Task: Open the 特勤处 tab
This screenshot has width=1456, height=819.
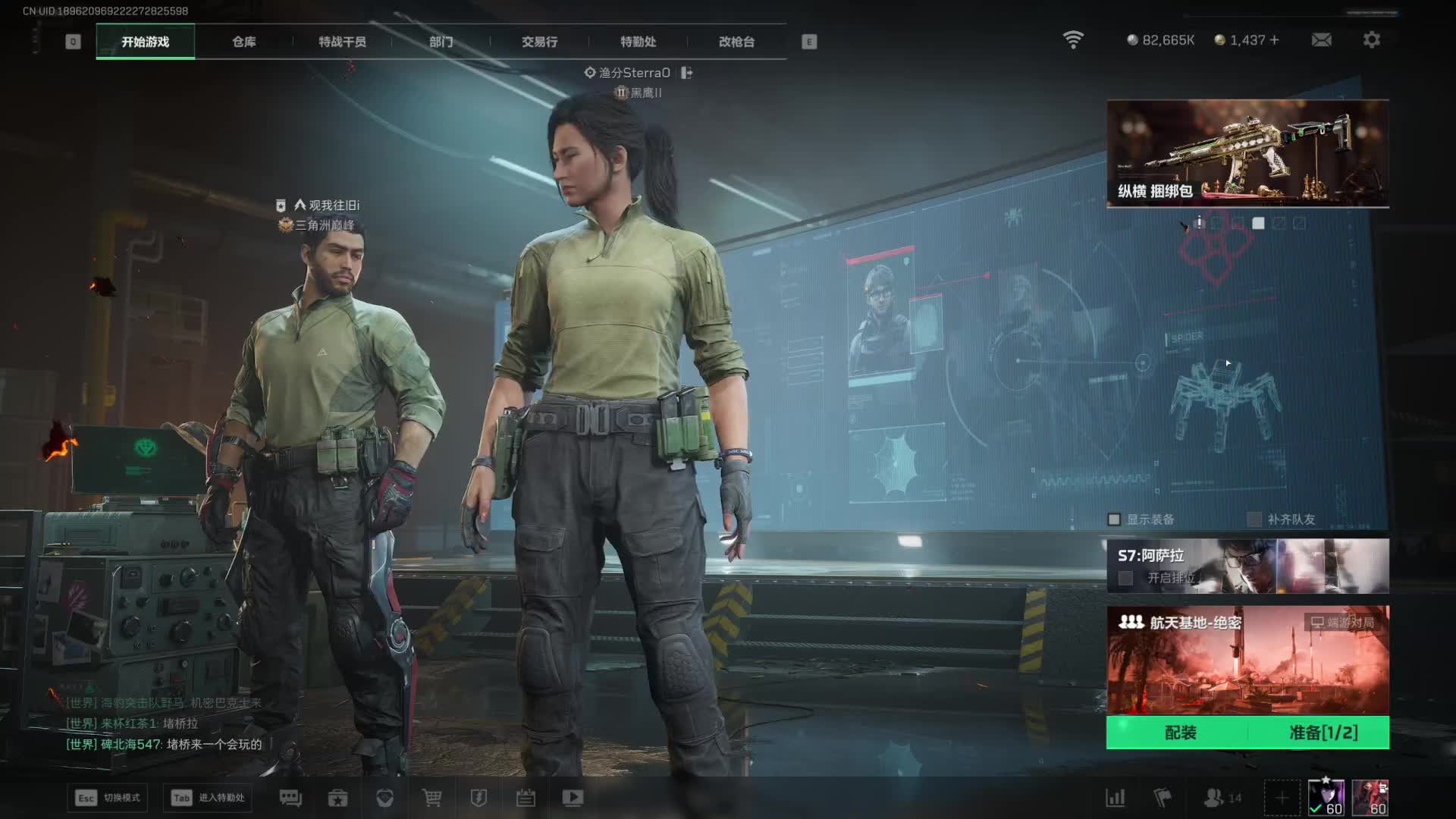Action: click(x=638, y=42)
